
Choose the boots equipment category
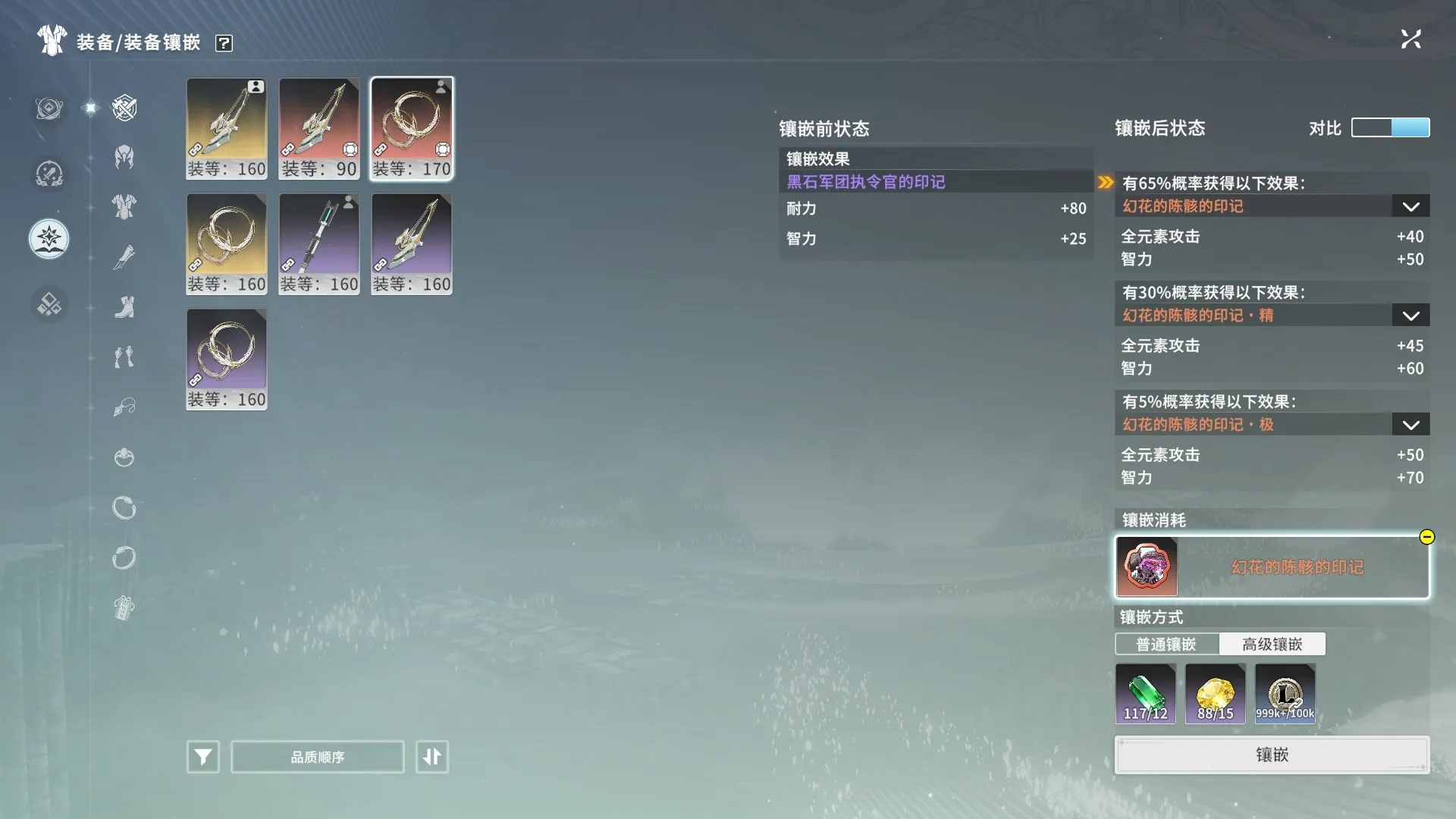click(124, 307)
